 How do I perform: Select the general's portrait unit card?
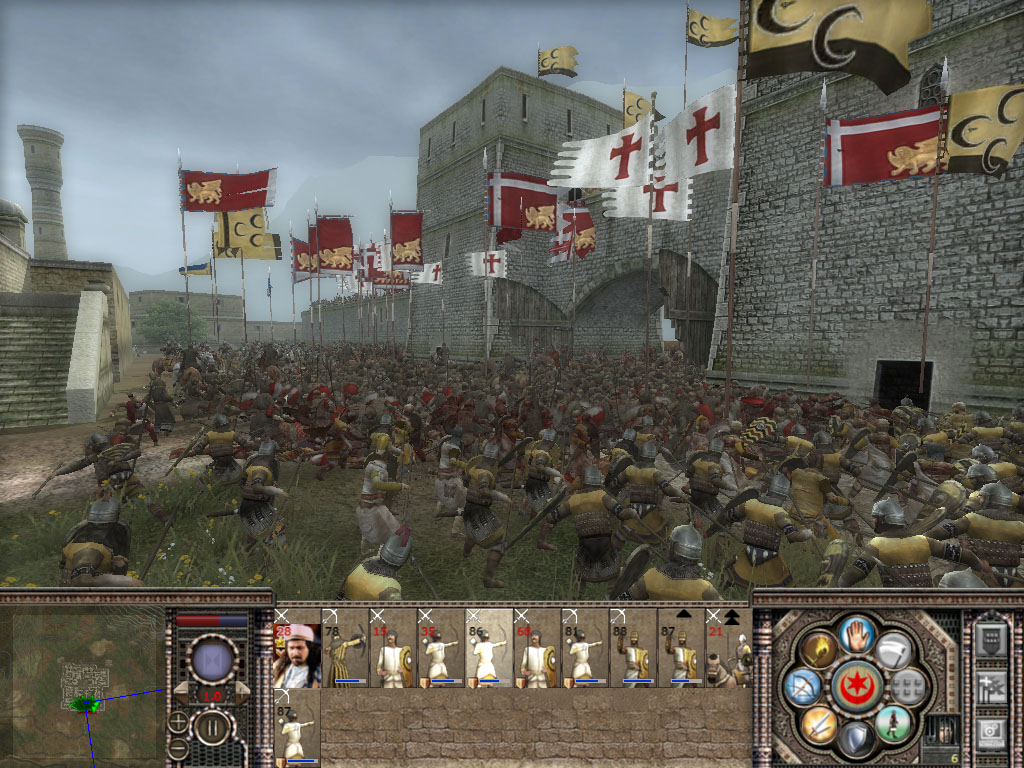297,656
